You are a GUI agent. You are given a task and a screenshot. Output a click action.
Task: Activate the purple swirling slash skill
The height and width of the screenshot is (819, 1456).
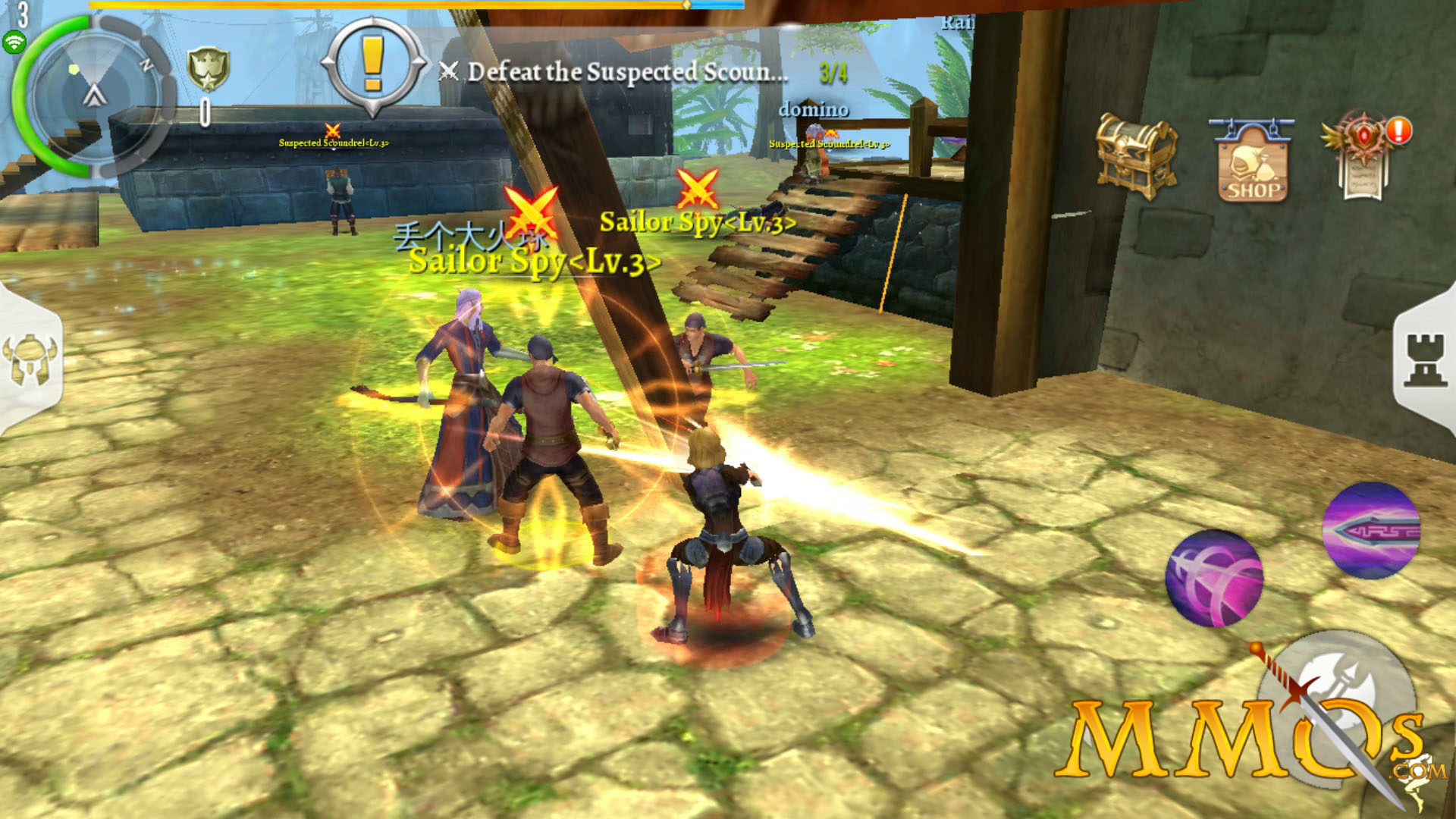click(1214, 578)
